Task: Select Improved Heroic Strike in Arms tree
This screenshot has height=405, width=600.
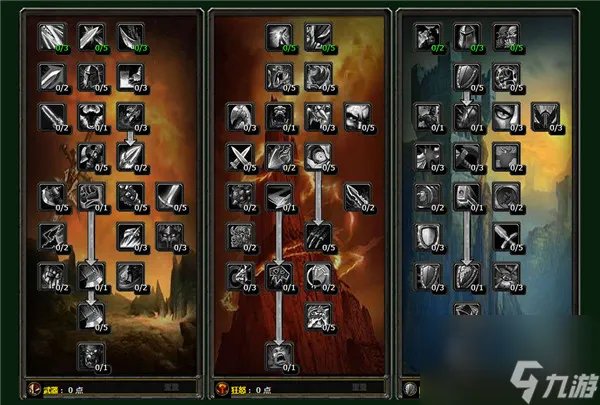Action: [52, 37]
